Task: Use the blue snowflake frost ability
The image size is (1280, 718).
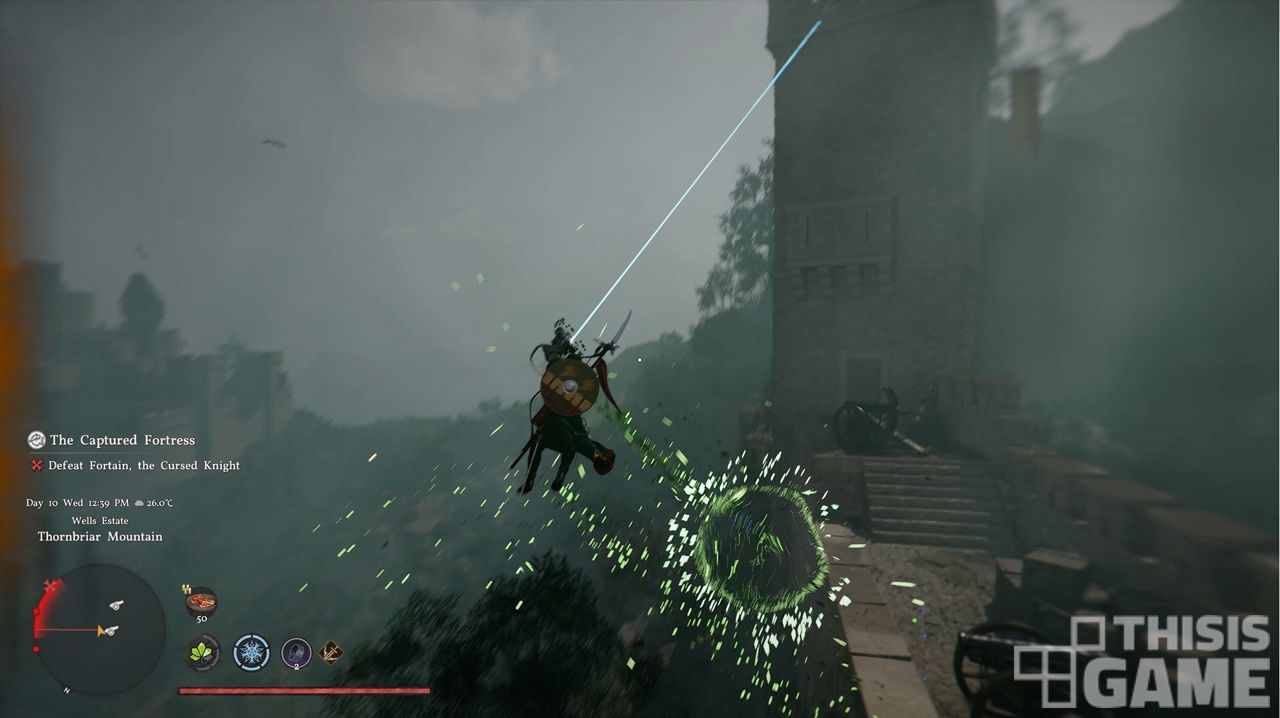Action: [251, 653]
